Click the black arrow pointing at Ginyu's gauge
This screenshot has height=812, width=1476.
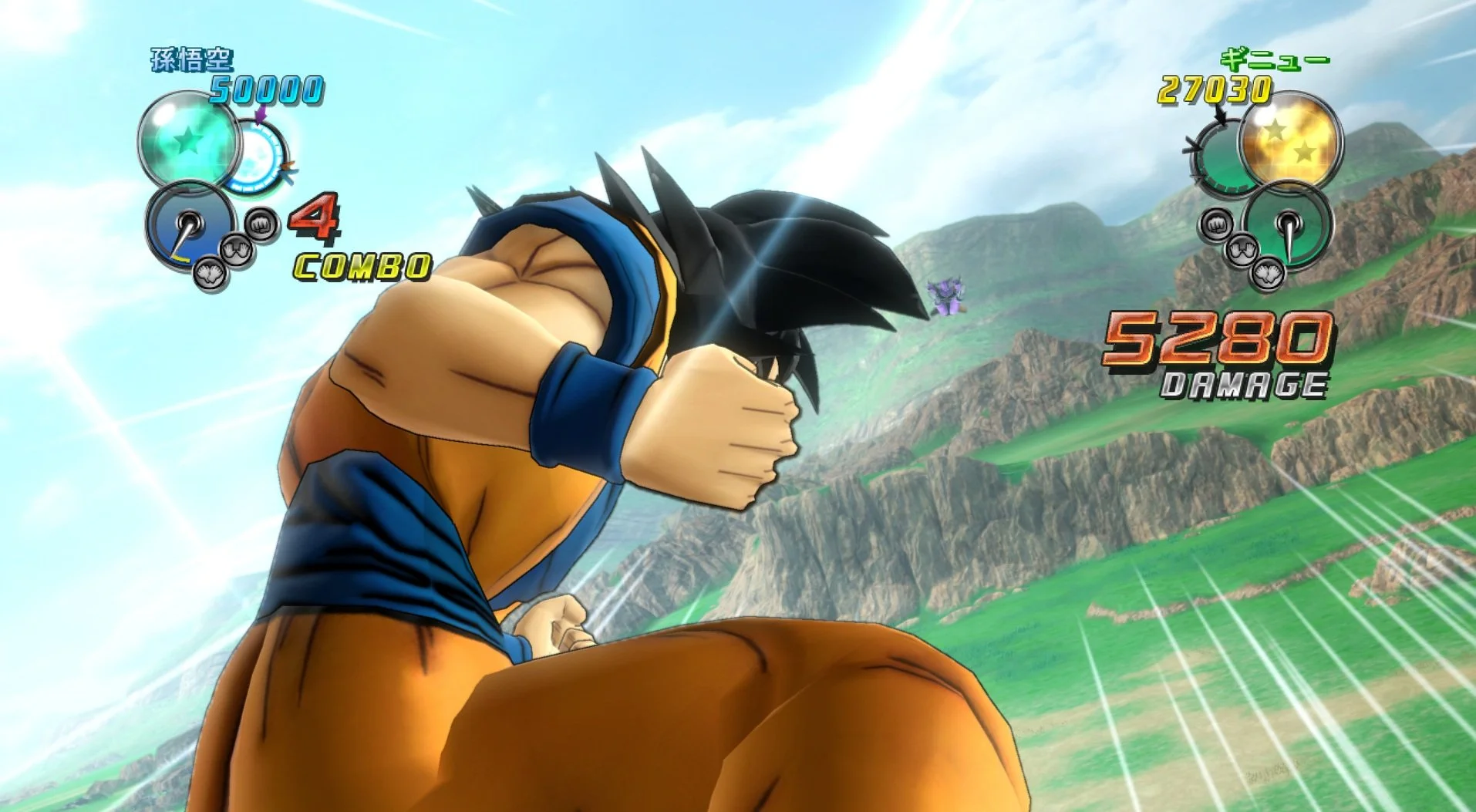point(1221,116)
